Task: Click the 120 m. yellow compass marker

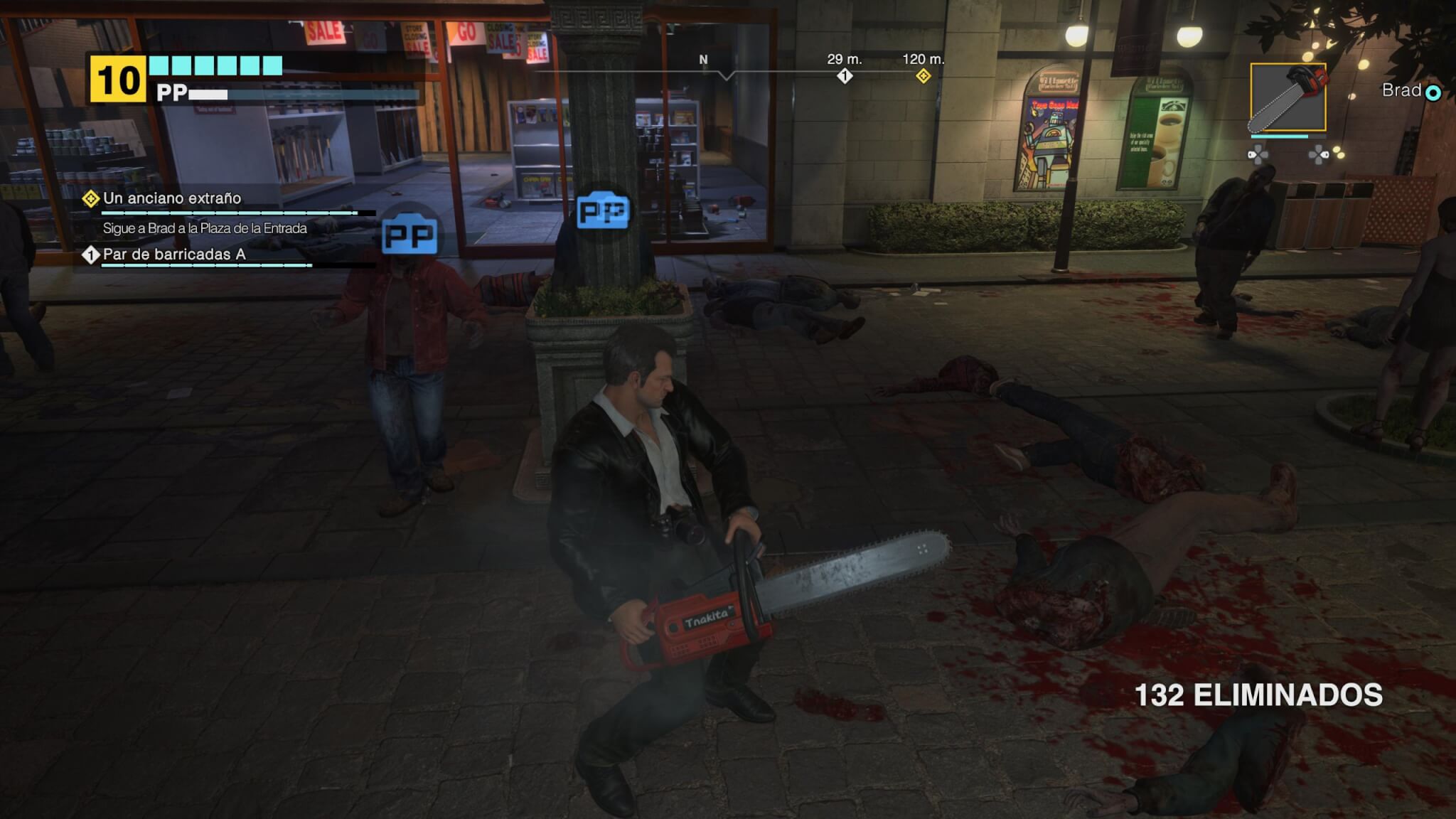Action: click(923, 75)
